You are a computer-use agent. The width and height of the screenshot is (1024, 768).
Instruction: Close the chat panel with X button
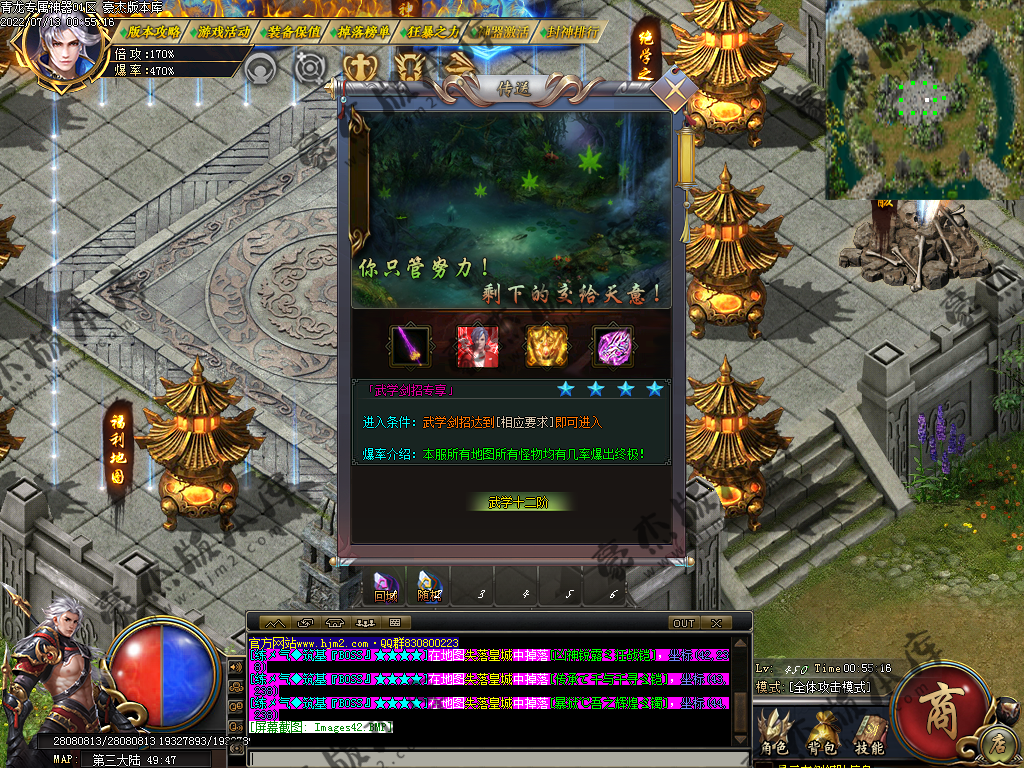tap(715, 623)
